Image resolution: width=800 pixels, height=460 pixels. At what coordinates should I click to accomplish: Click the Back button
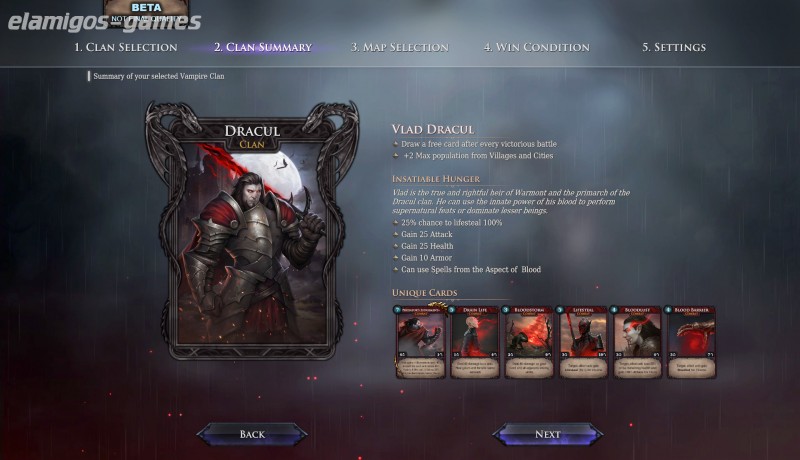pos(252,434)
